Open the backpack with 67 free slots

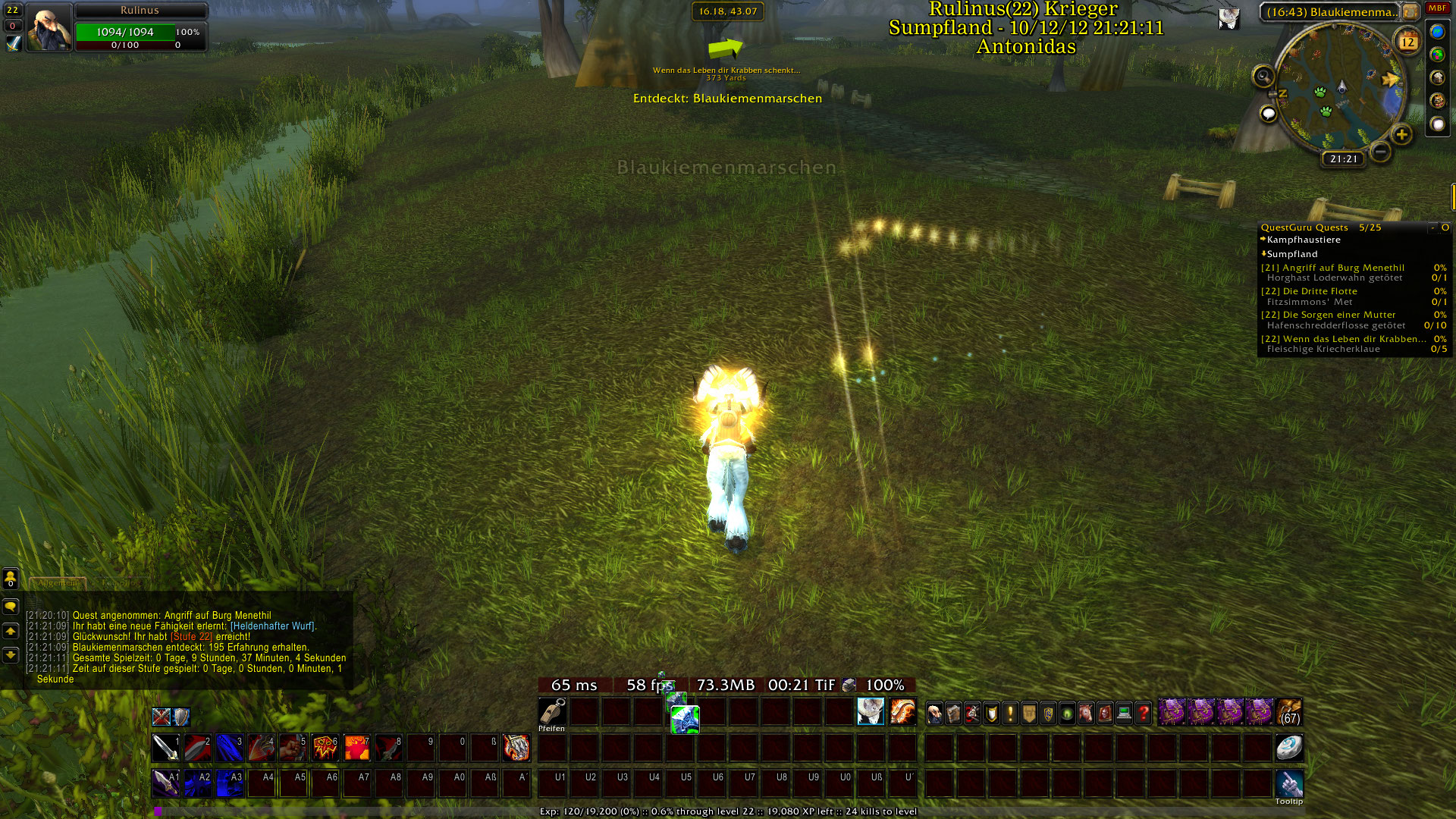(1289, 713)
